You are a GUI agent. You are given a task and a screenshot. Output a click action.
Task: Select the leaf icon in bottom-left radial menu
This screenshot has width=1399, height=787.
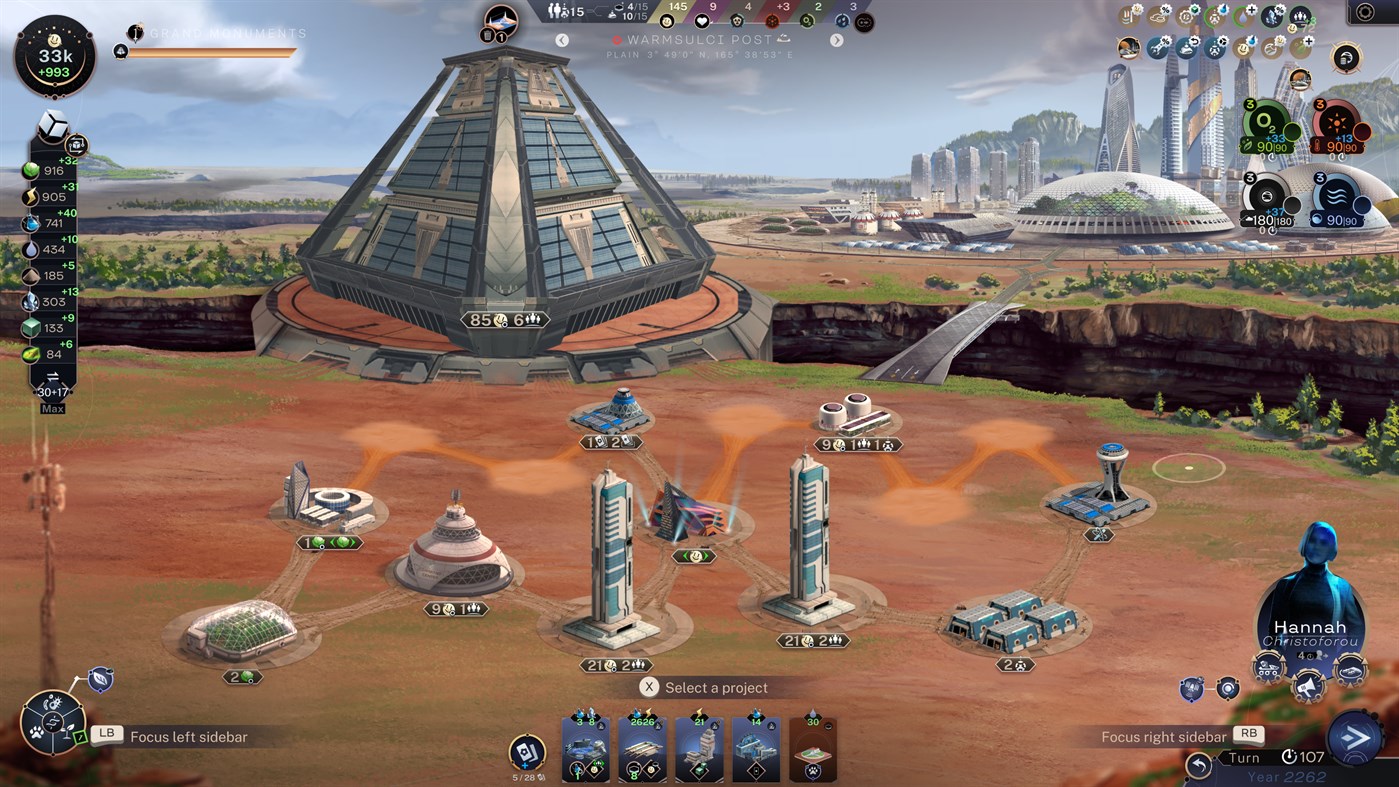tap(67, 731)
